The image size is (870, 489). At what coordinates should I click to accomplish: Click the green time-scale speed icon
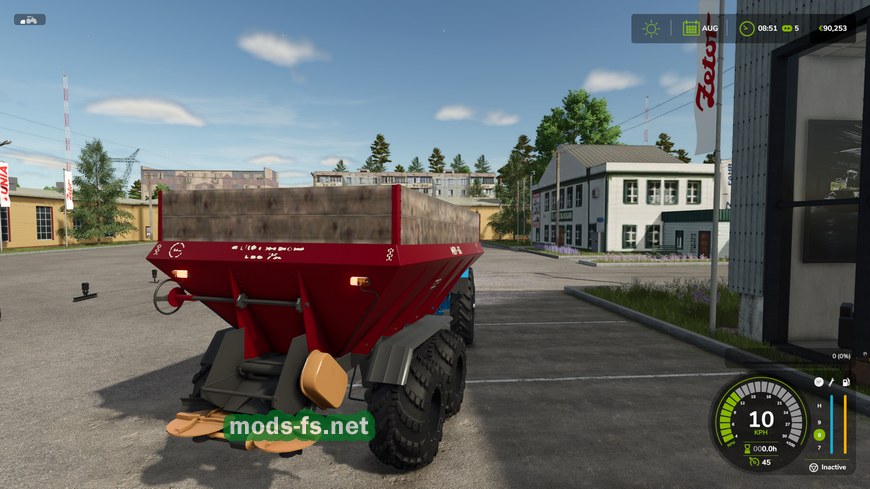point(788,28)
